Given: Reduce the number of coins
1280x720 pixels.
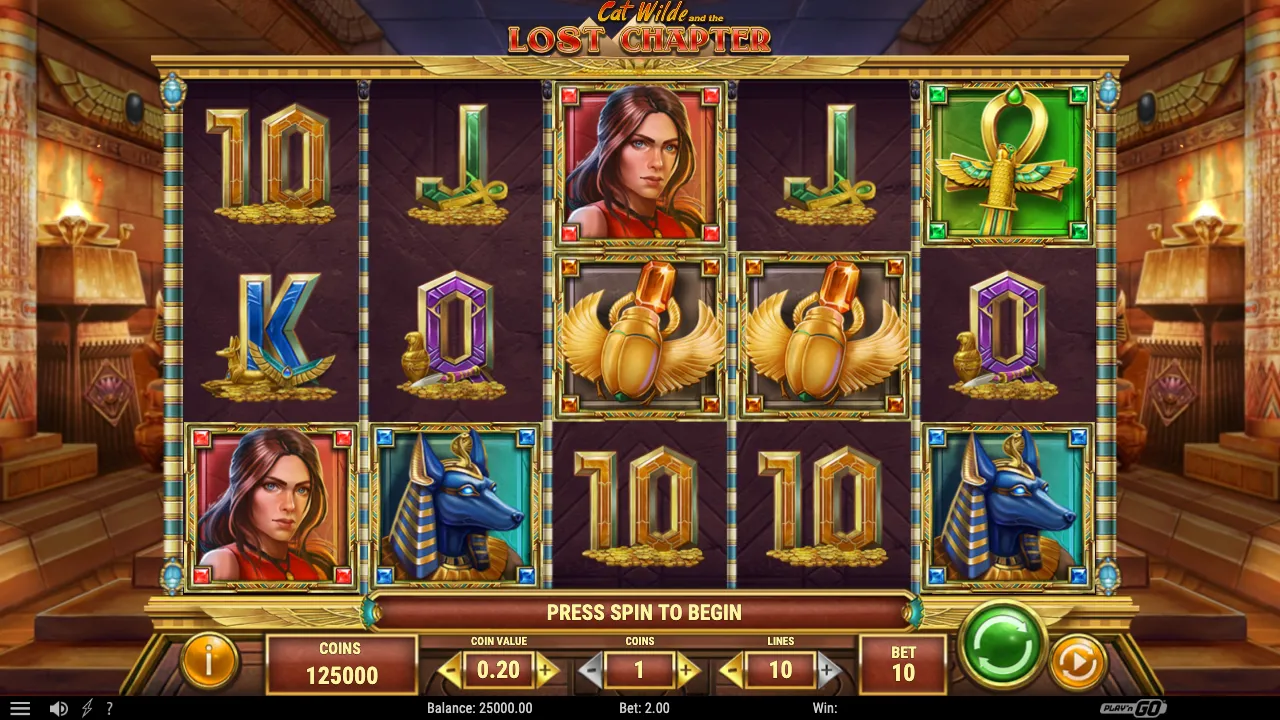Looking at the screenshot, I should point(591,670).
